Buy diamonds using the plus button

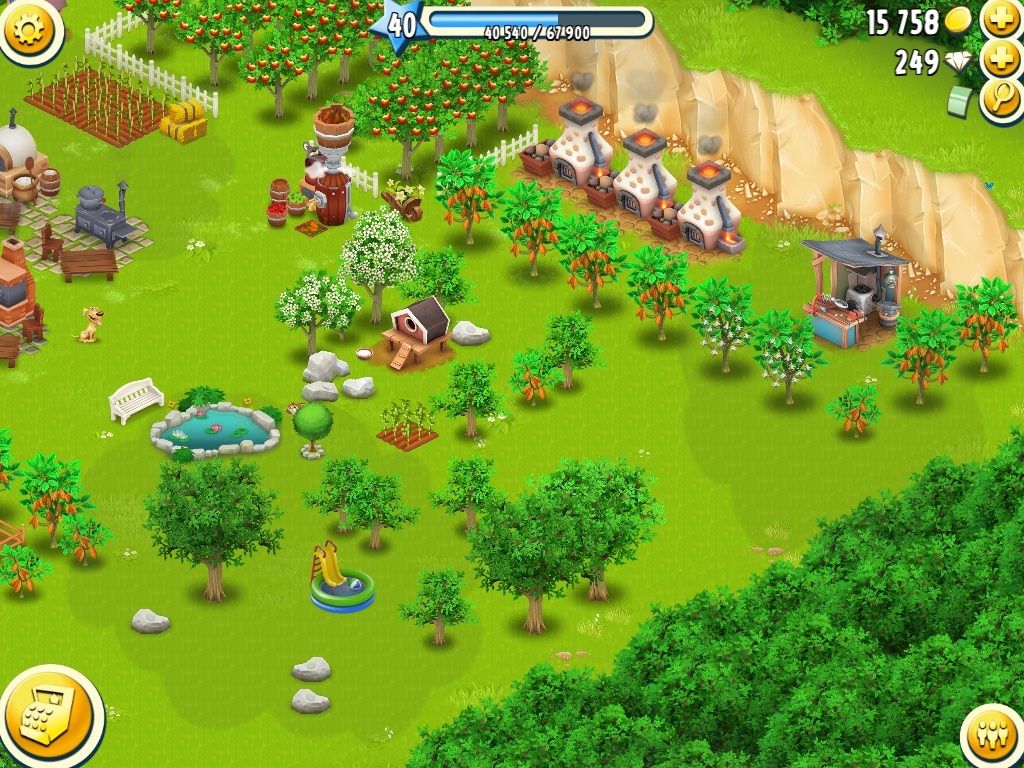point(1000,60)
